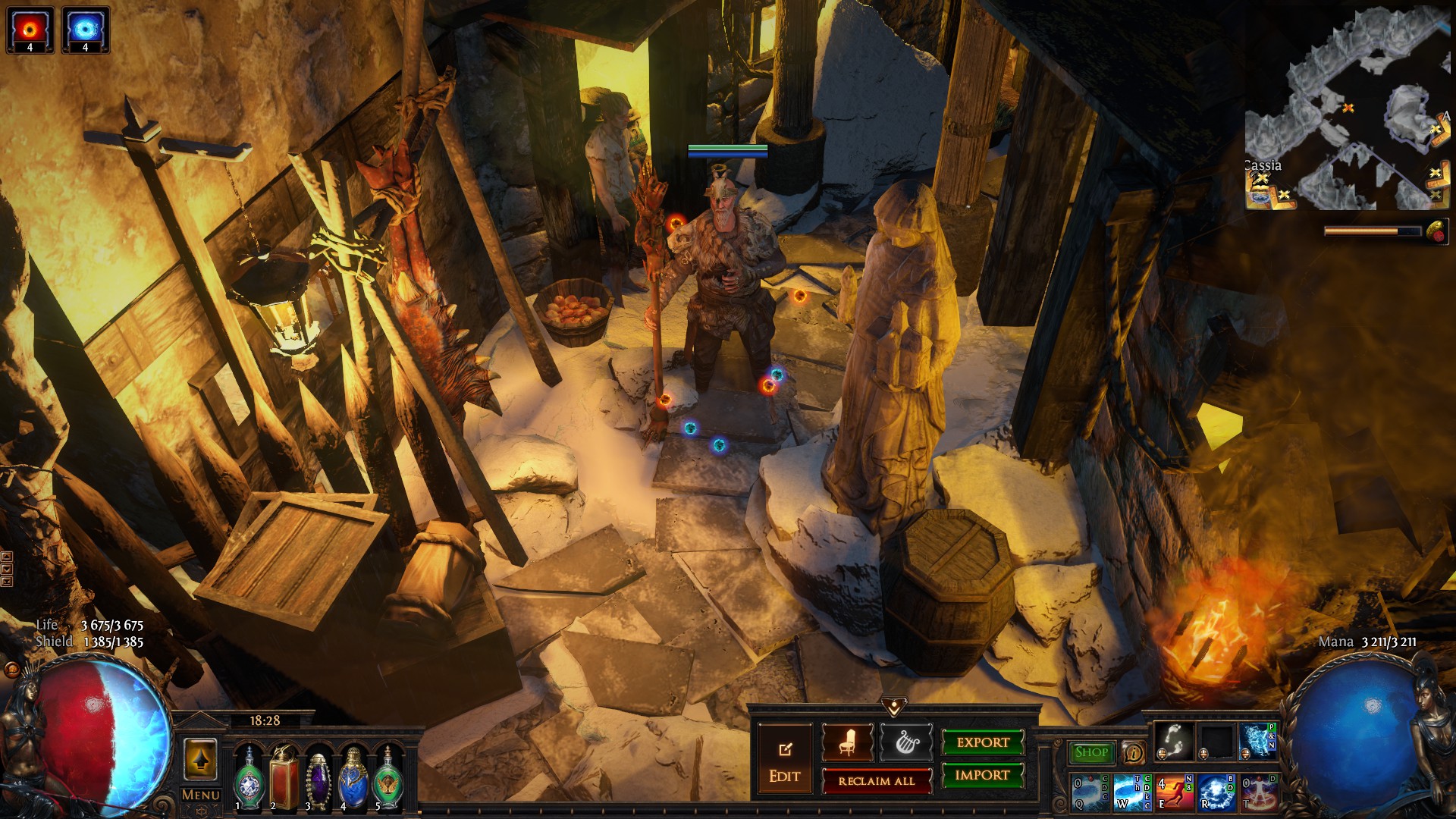Activate the red running-figure skill on E

point(1173,792)
